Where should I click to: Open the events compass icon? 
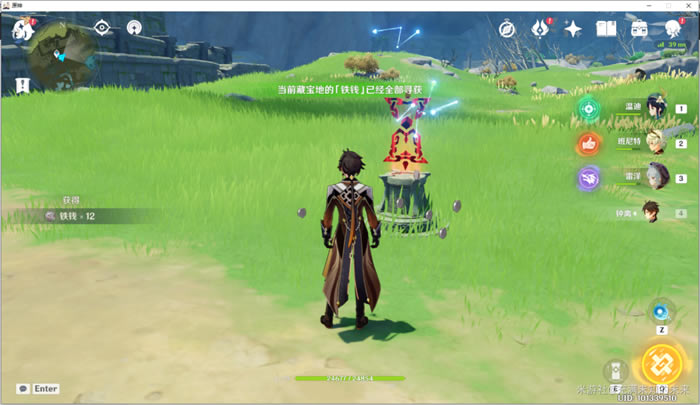[x=507, y=29]
